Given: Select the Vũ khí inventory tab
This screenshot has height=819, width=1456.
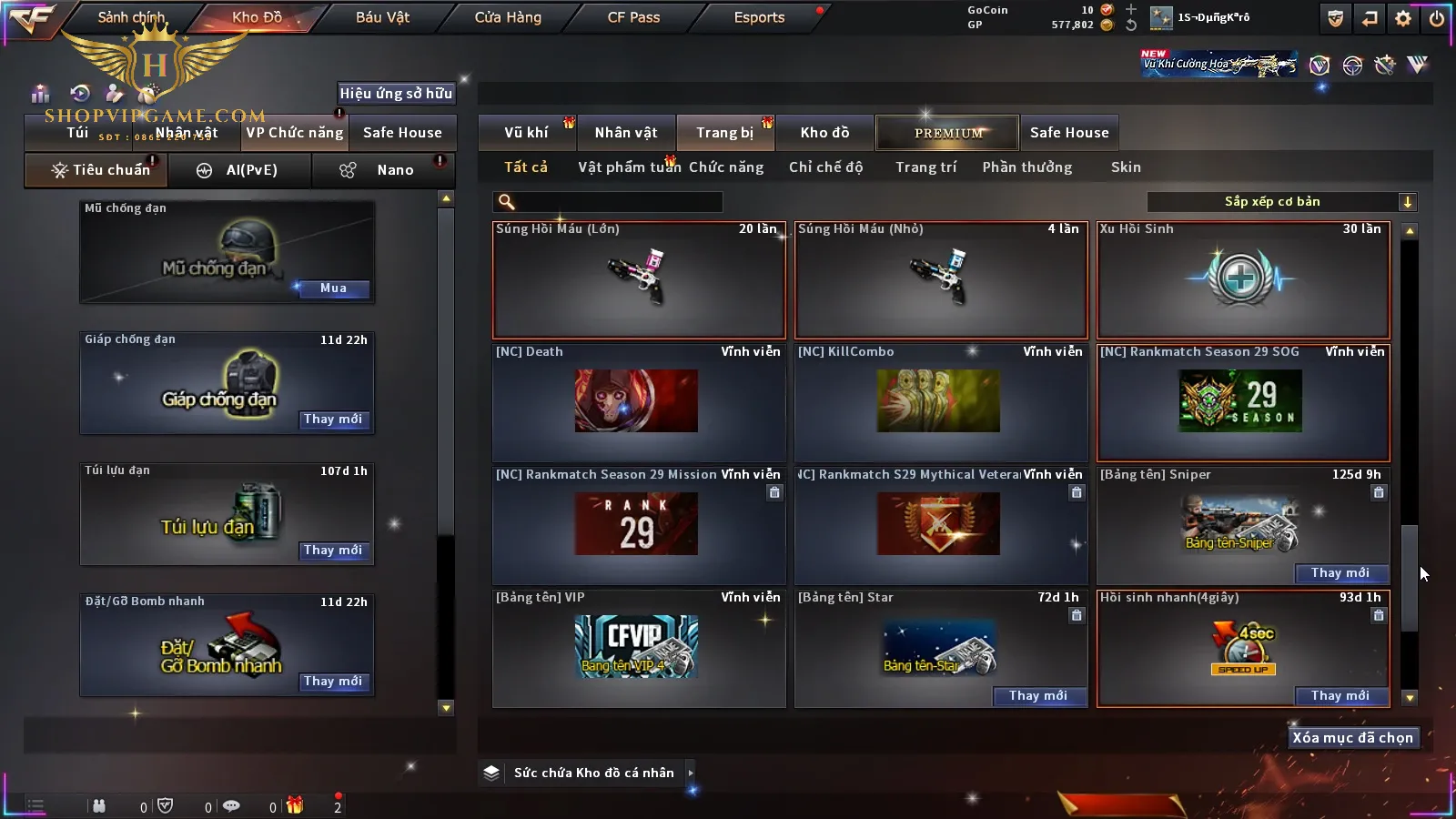Looking at the screenshot, I should pos(526,133).
